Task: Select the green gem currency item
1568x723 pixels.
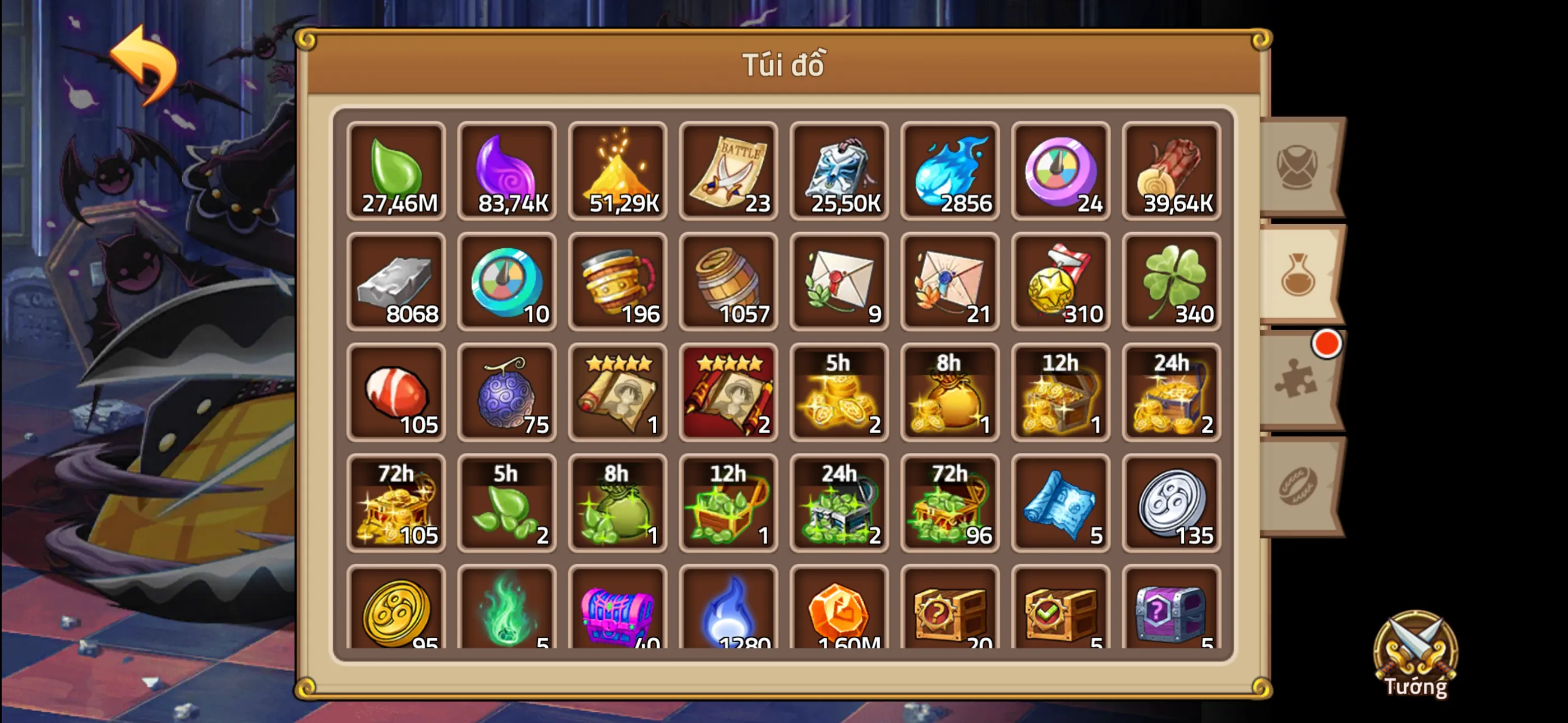Action: [396, 172]
